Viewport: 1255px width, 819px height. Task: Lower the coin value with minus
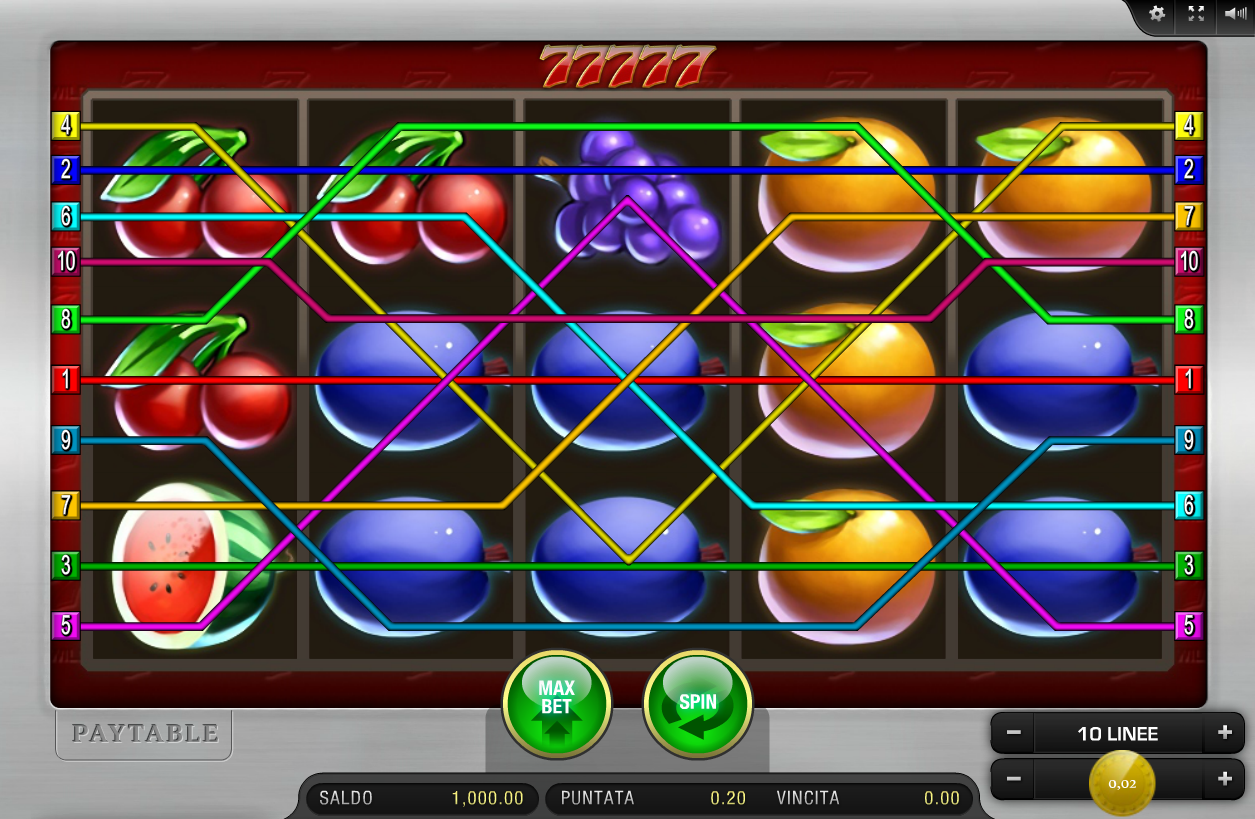click(1013, 779)
